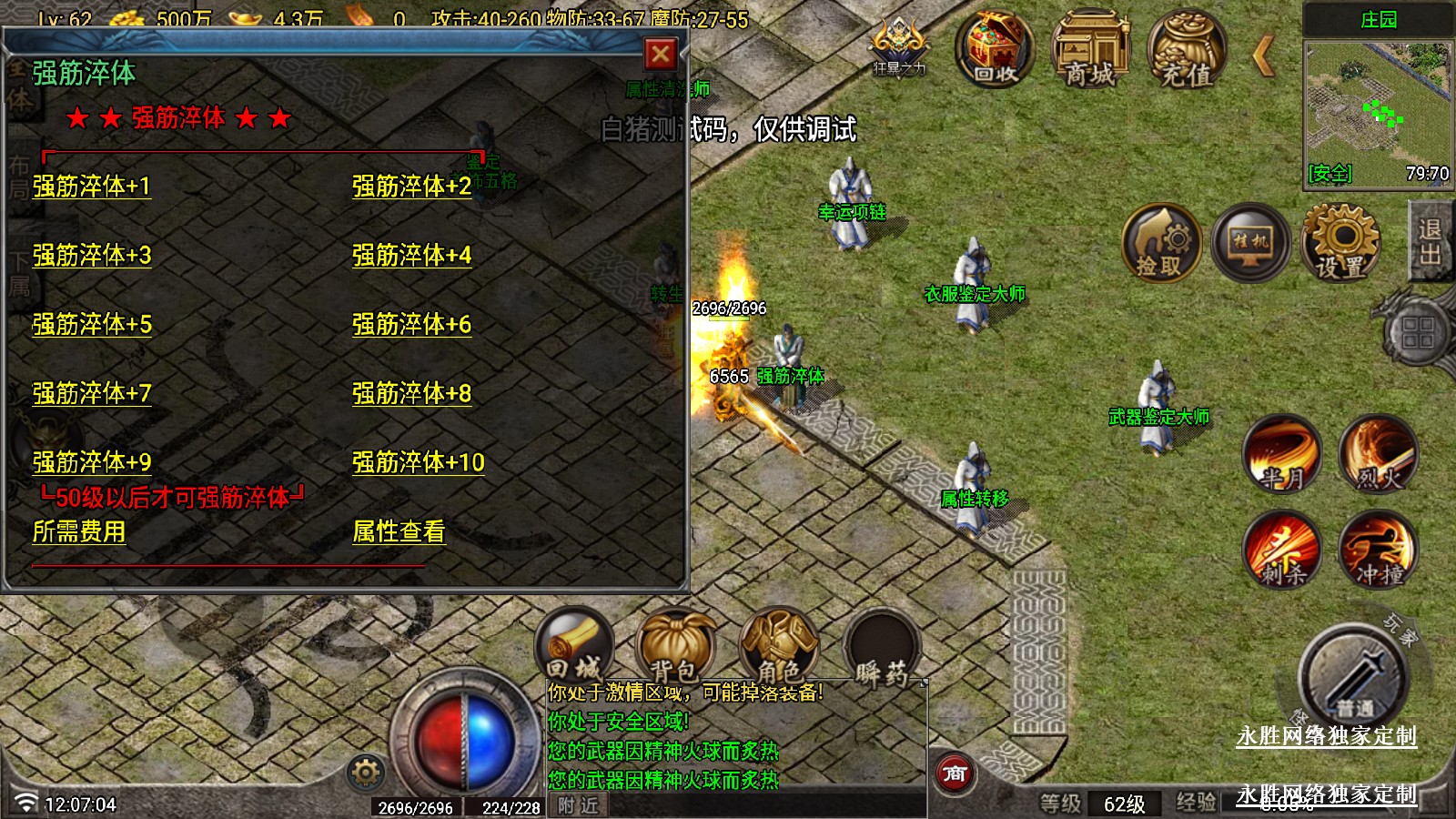Use the 半月 skill
Screen dimensions: 1456x819
pyautogui.click(x=1282, y=453)
